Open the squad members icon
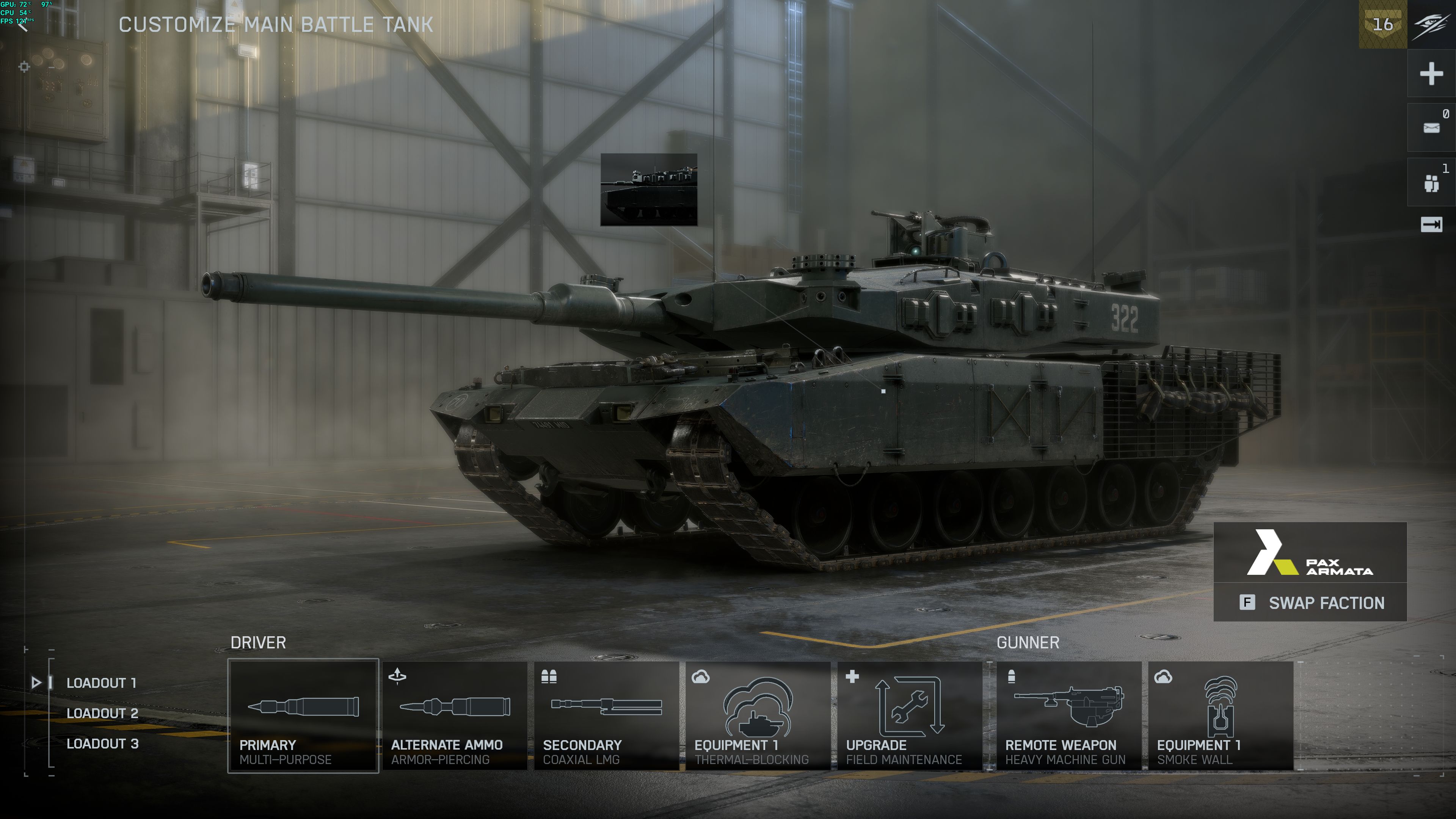1456x819 pixels. point(1431,182)
